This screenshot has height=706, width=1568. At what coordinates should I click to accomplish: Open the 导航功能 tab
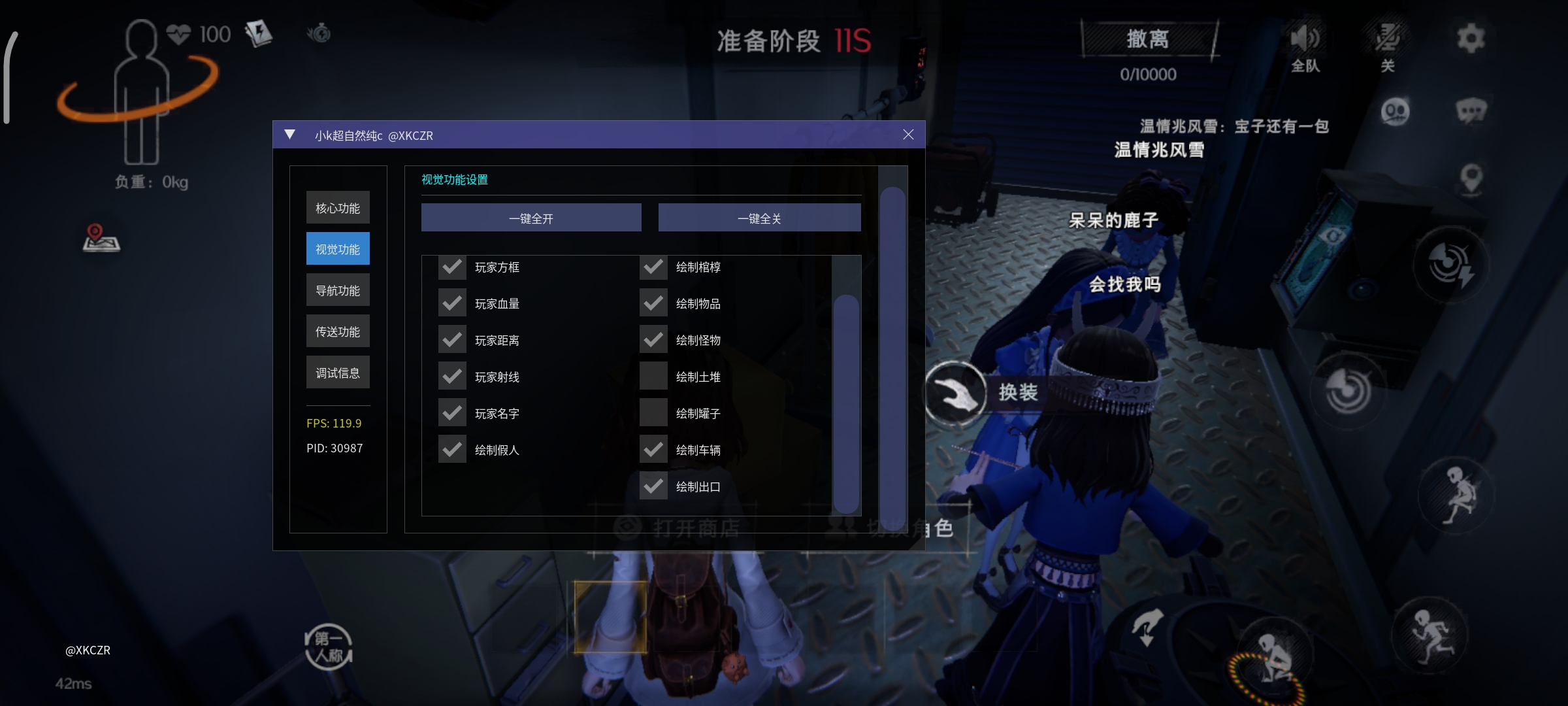tap(338, 290)
